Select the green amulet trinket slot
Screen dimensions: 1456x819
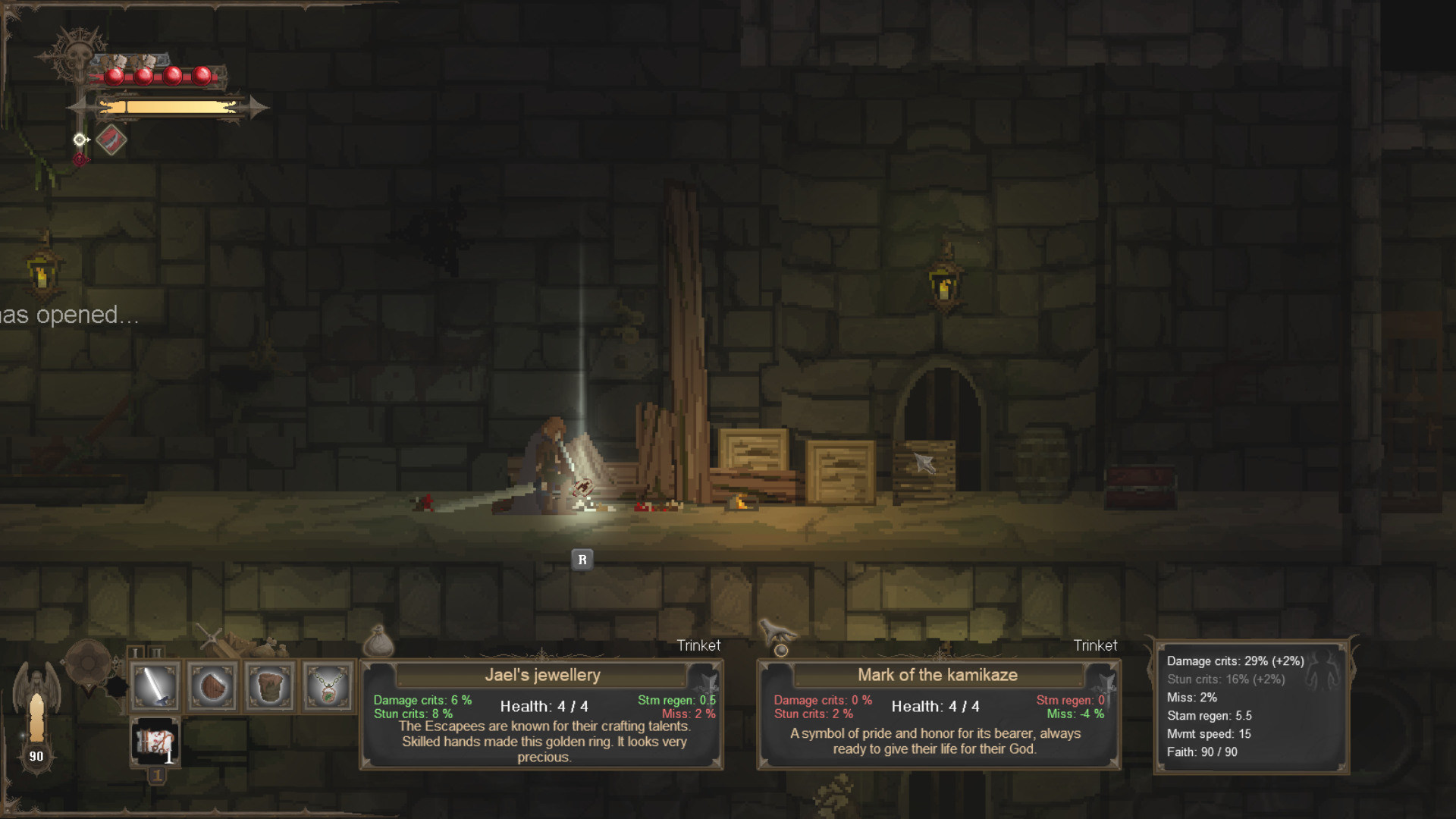click(328, 686)
